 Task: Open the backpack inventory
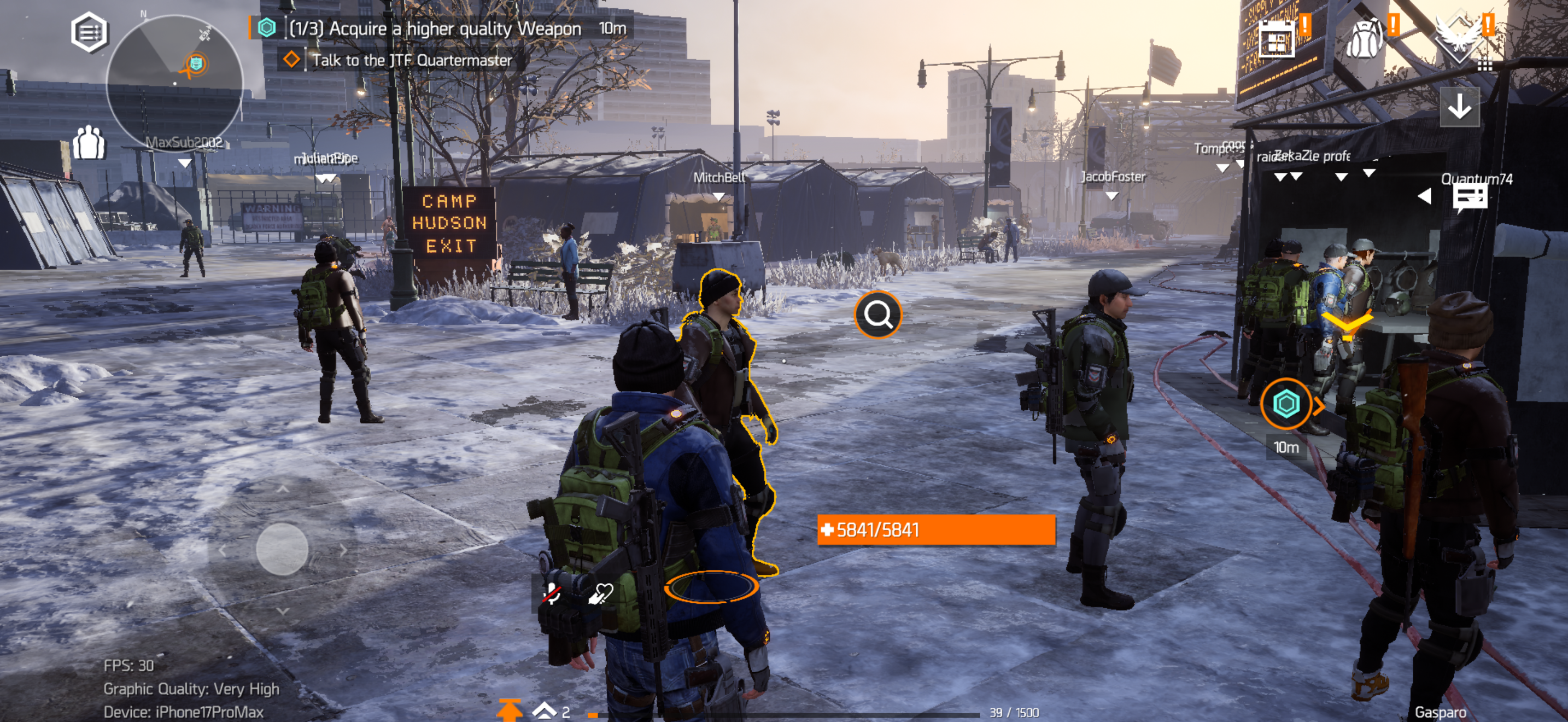pyautogui.click(x=1364, y=39)
